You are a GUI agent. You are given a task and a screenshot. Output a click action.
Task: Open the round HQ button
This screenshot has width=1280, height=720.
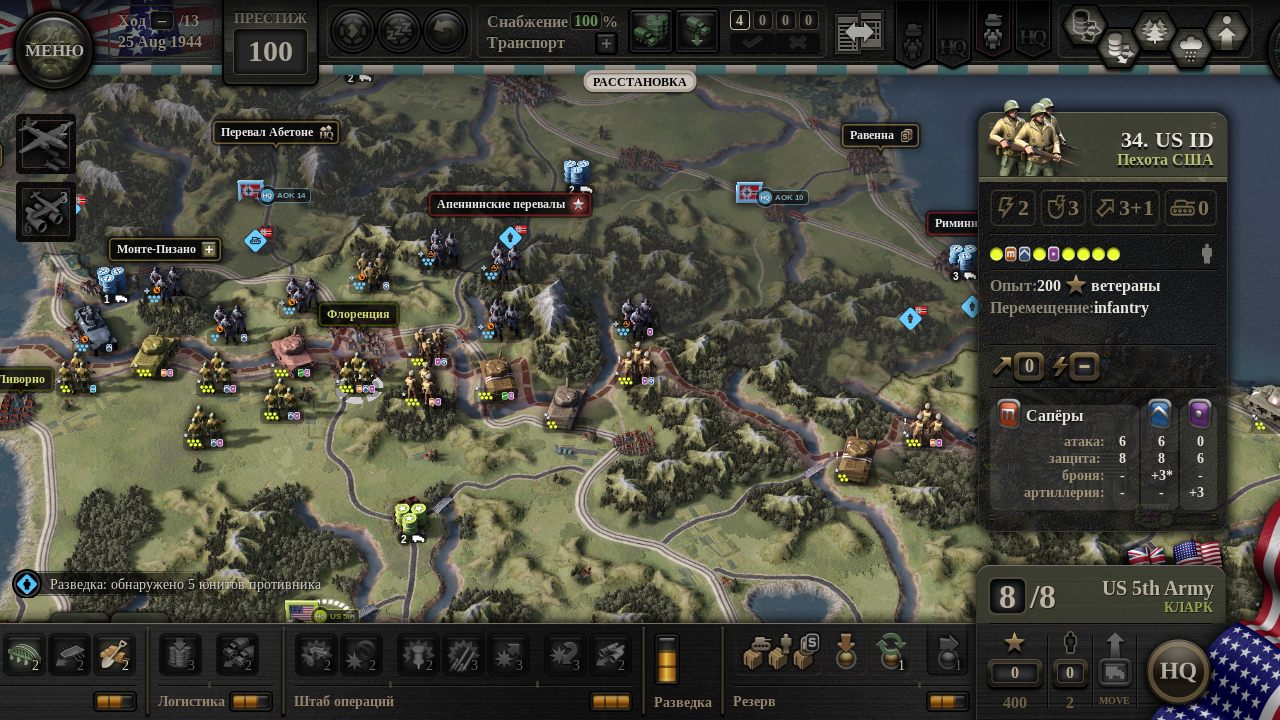[x=1178, y=670]
